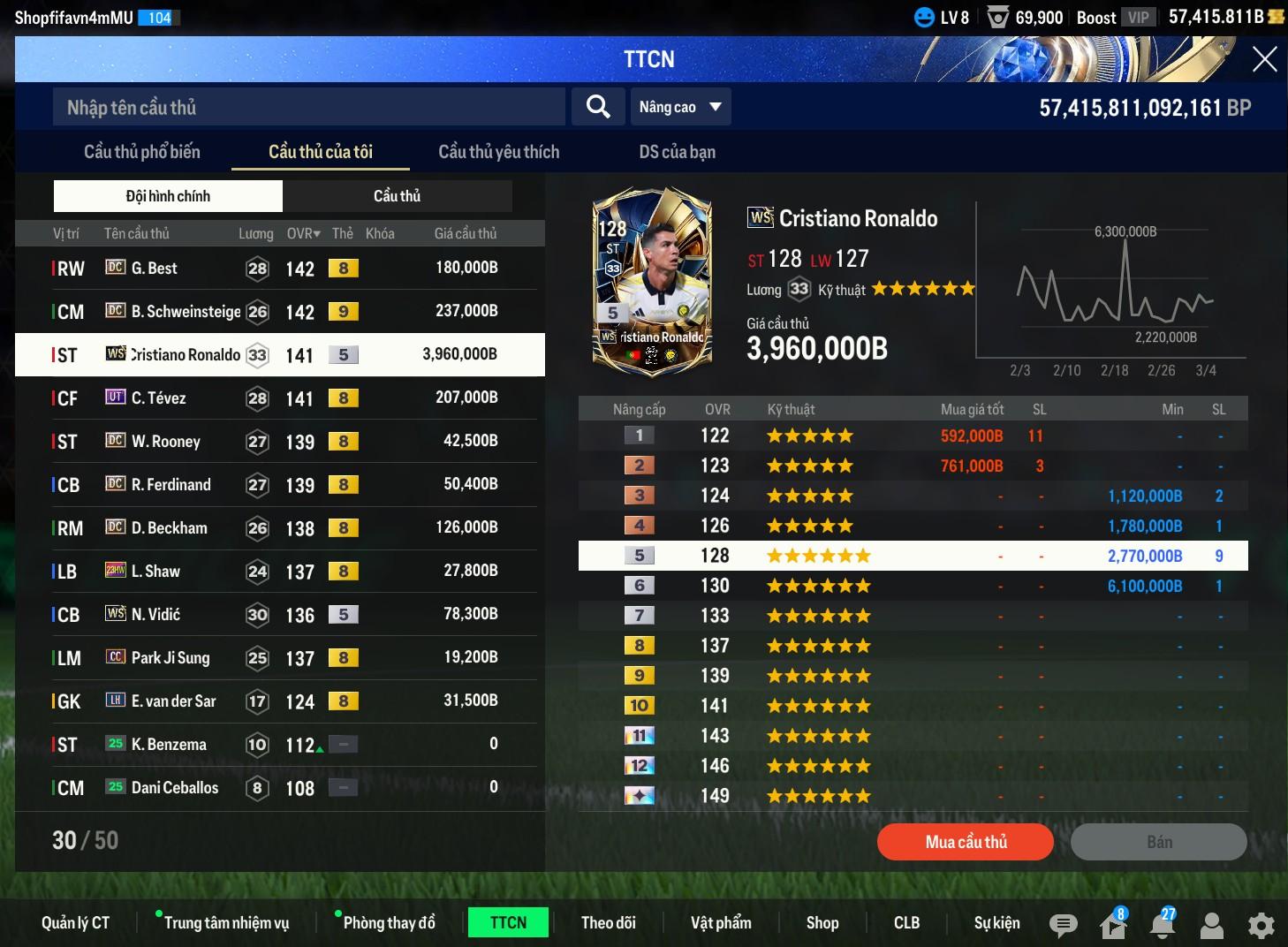Select the Cầu thủ sub-tab
Screen dimensions: 1288x947
coord(397,196)
